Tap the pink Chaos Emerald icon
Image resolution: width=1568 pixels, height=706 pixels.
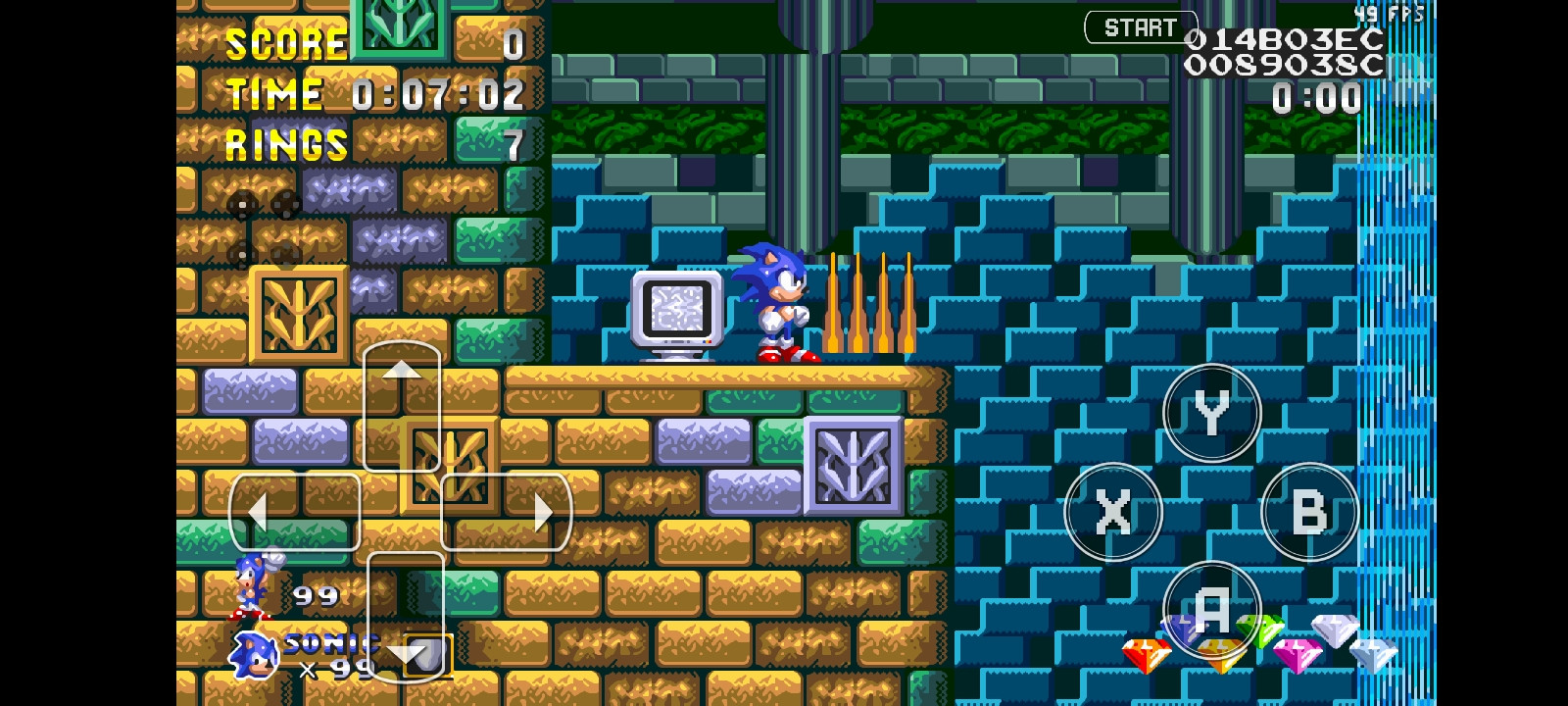(1299, 655)
